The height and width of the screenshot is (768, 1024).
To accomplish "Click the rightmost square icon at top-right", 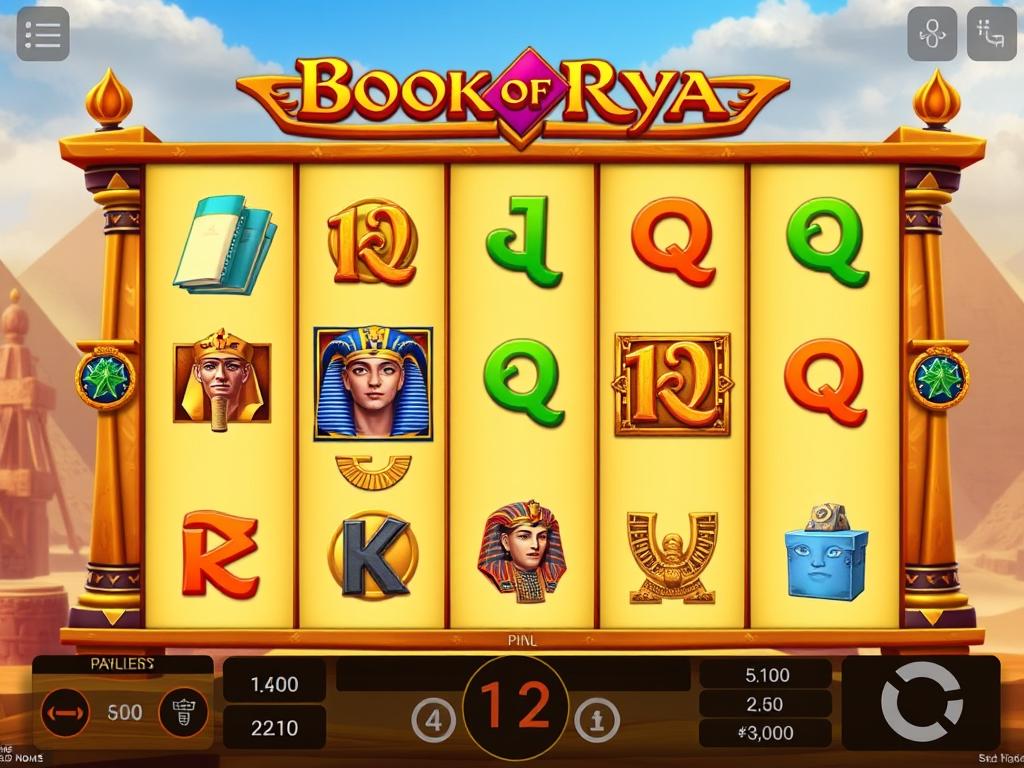I will [992, 34].
